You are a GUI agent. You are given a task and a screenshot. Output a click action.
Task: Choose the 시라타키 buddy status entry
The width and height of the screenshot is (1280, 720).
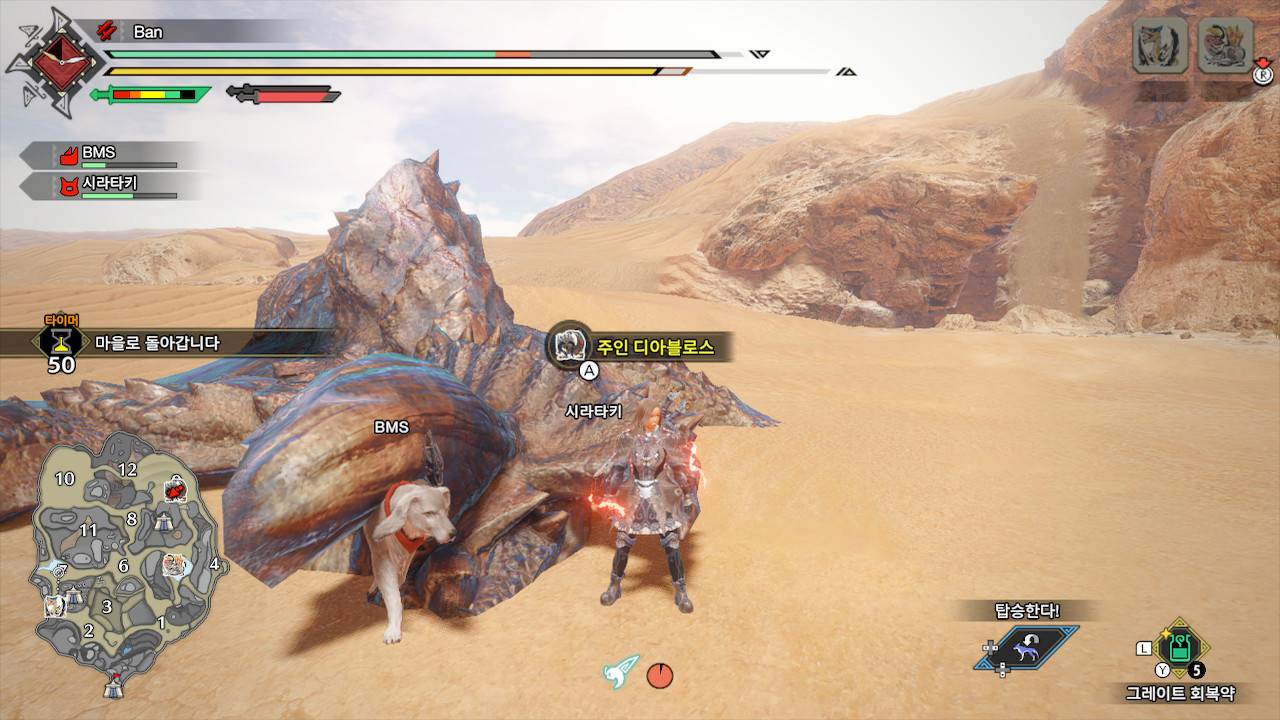click(110, 184)
